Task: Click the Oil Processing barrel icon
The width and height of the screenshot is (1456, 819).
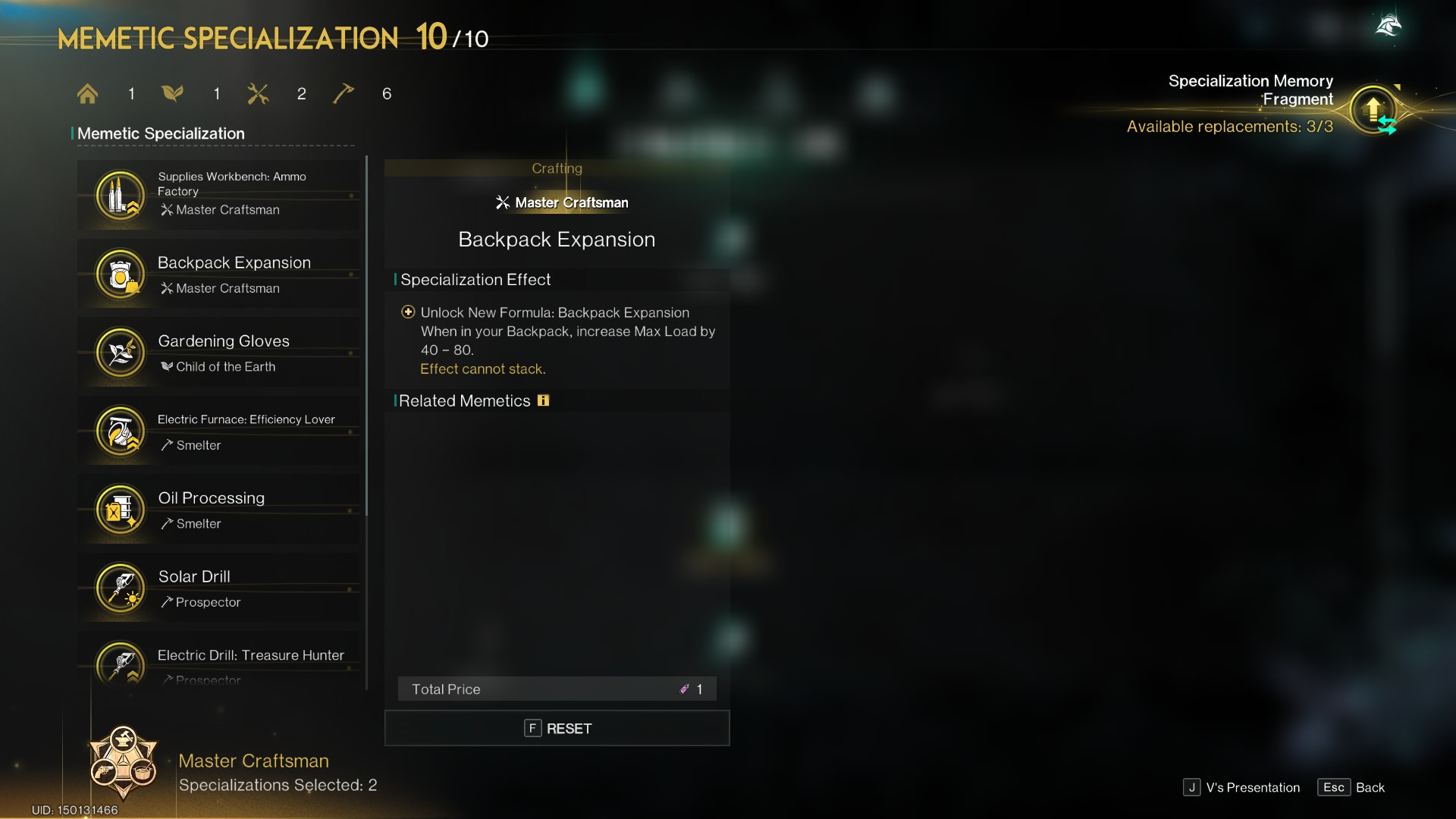Action: [119, 510]
